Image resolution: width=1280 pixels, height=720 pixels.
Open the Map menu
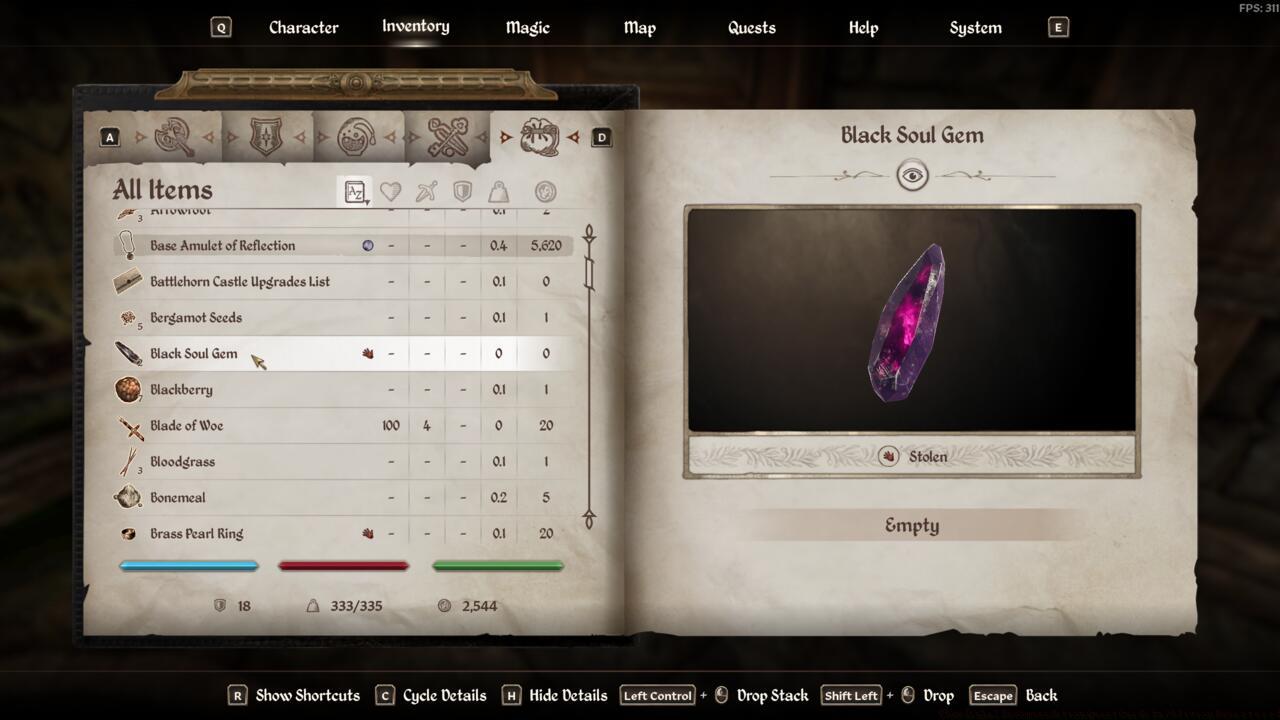coord(639,27)
